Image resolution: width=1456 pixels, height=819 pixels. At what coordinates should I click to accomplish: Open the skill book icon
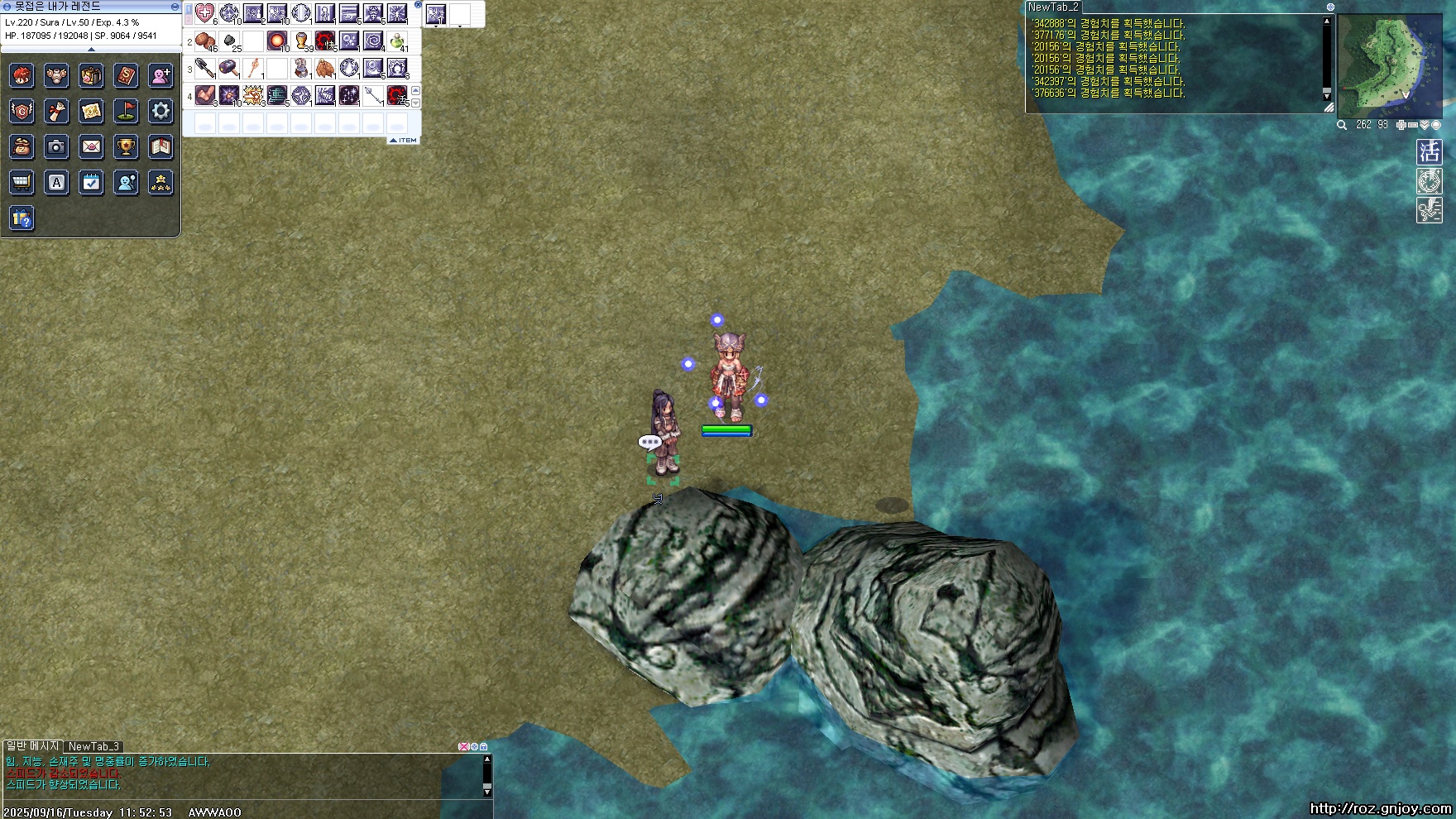(x=126, y=76)
